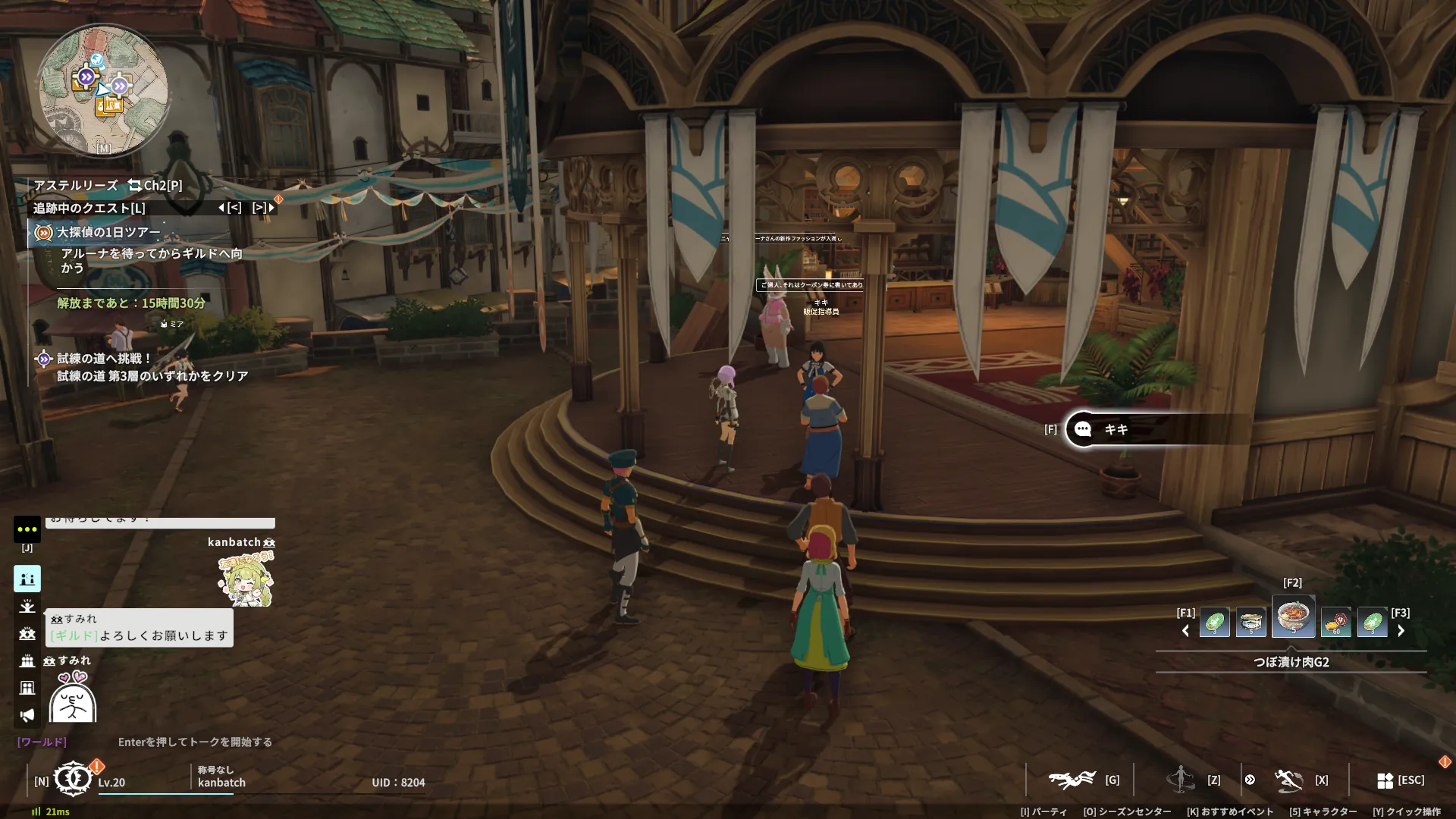The image size is (1456, 819).
Task: Show the previous tracked quest
Action: tap(230, 207)
